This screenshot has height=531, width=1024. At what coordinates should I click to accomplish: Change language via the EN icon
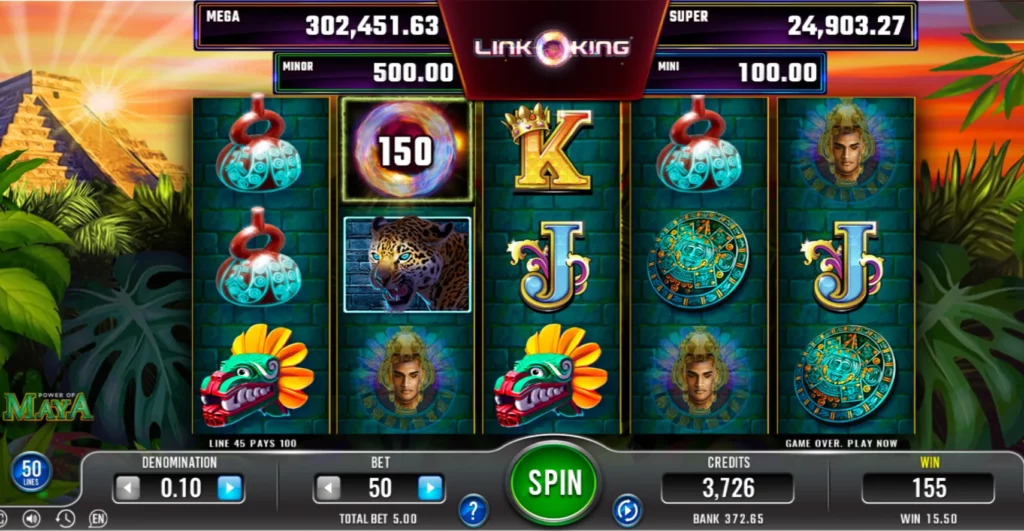pyautogui.click(x=97, y=519)
